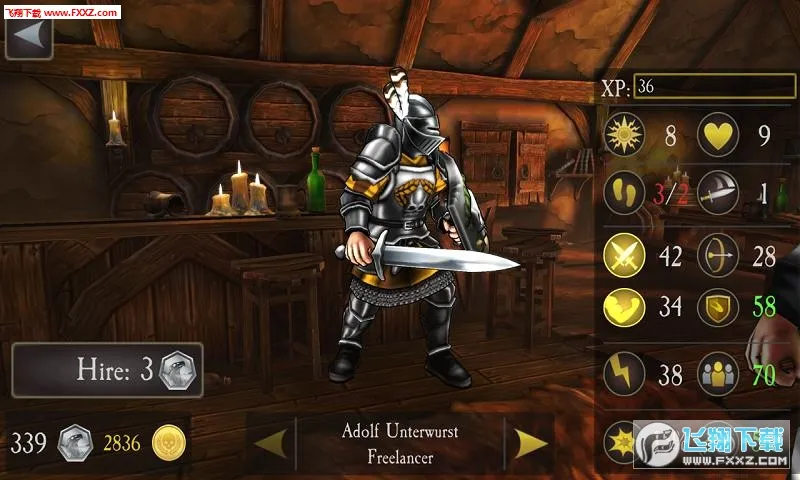Select the heart health stat icon

click(718, 136)
